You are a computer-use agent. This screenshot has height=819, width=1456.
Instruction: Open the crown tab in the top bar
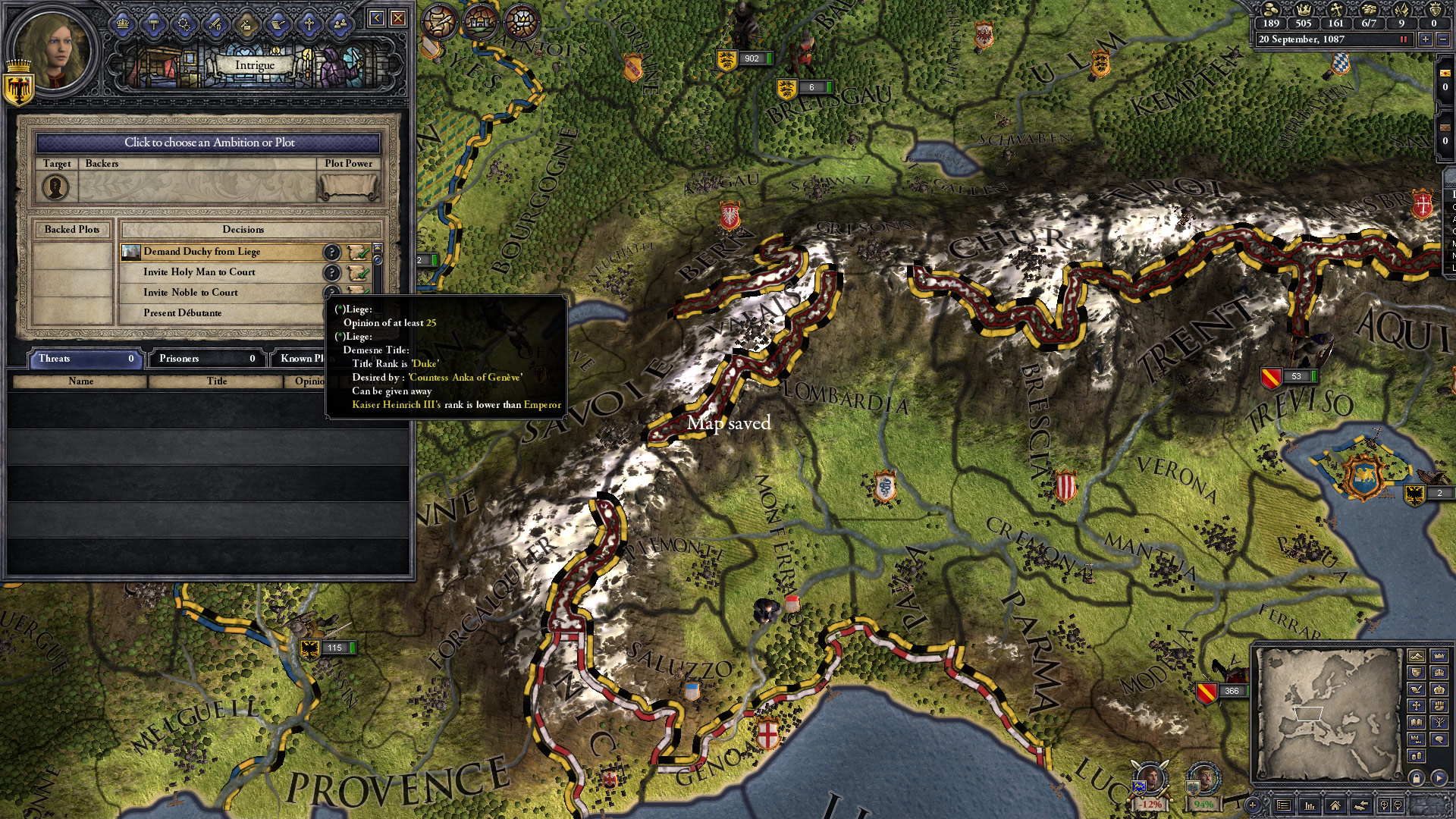pyautogui.click(x=123, y=24)
